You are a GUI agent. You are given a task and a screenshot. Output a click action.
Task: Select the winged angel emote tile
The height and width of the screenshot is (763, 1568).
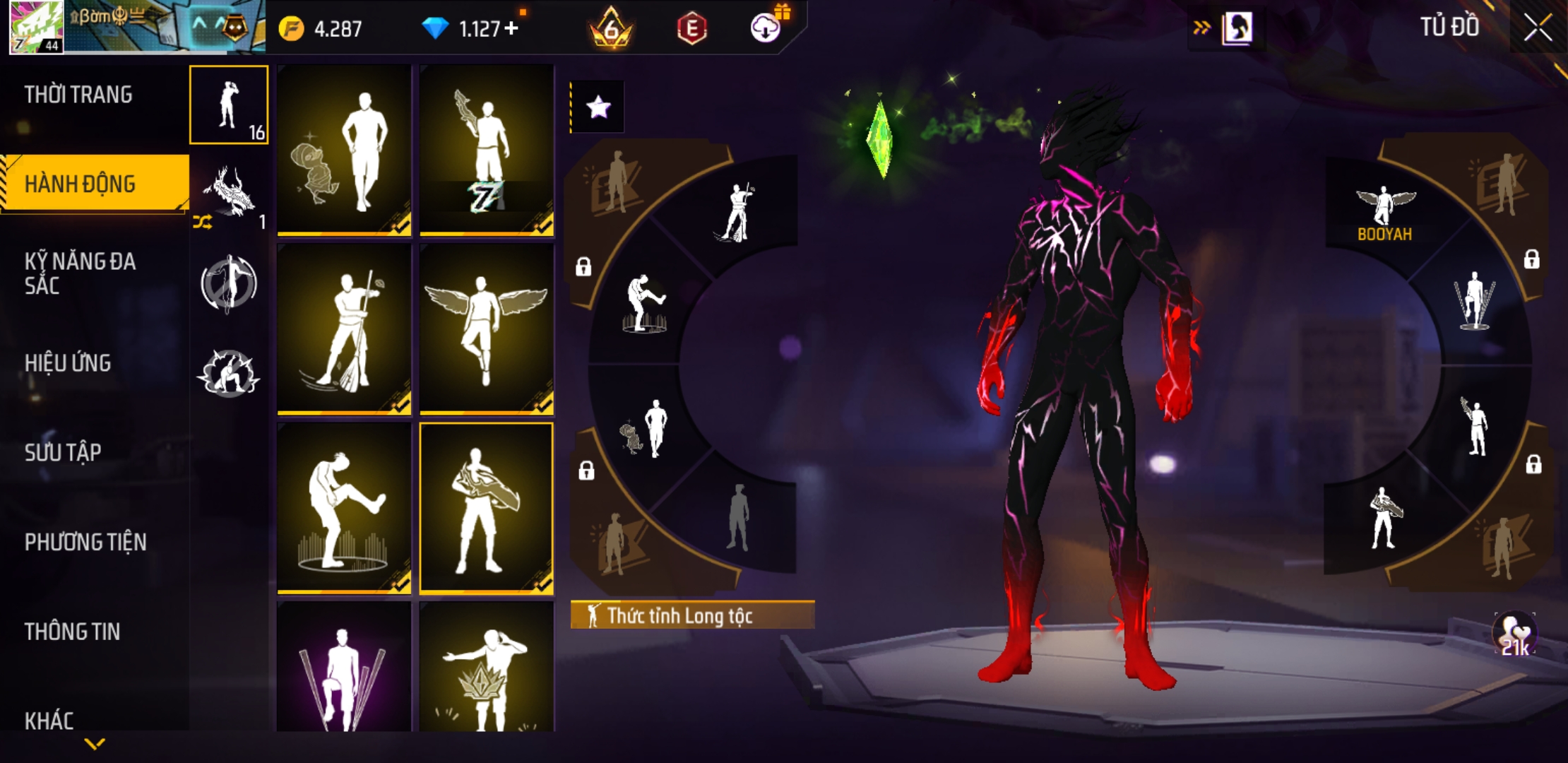[x=487, y=329]
